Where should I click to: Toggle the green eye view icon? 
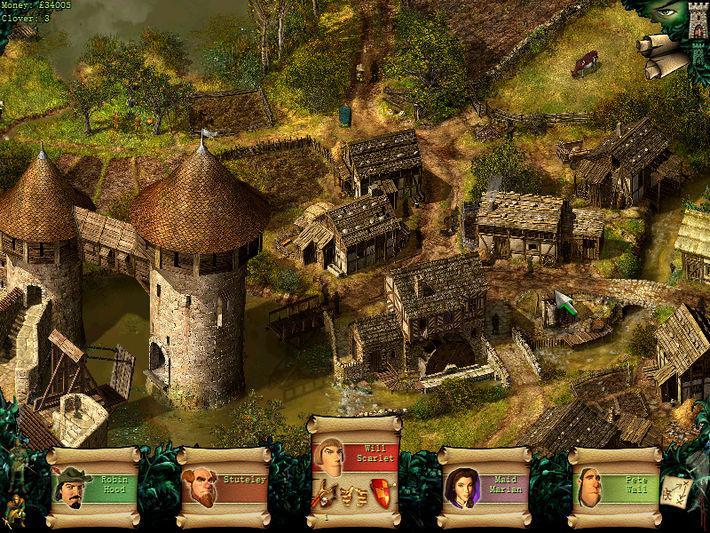666,14
